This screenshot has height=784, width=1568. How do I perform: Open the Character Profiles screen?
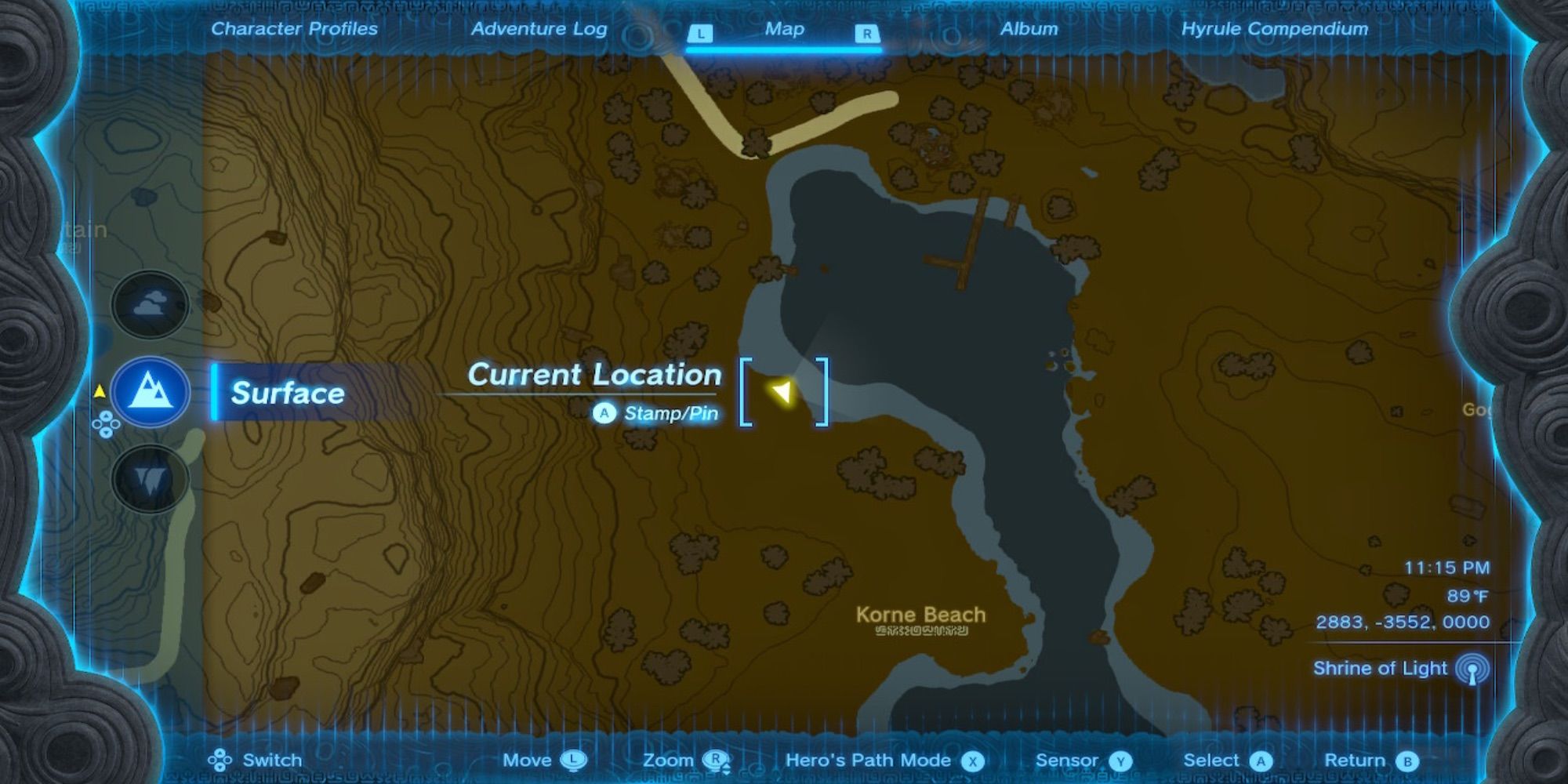click(294, 29)
